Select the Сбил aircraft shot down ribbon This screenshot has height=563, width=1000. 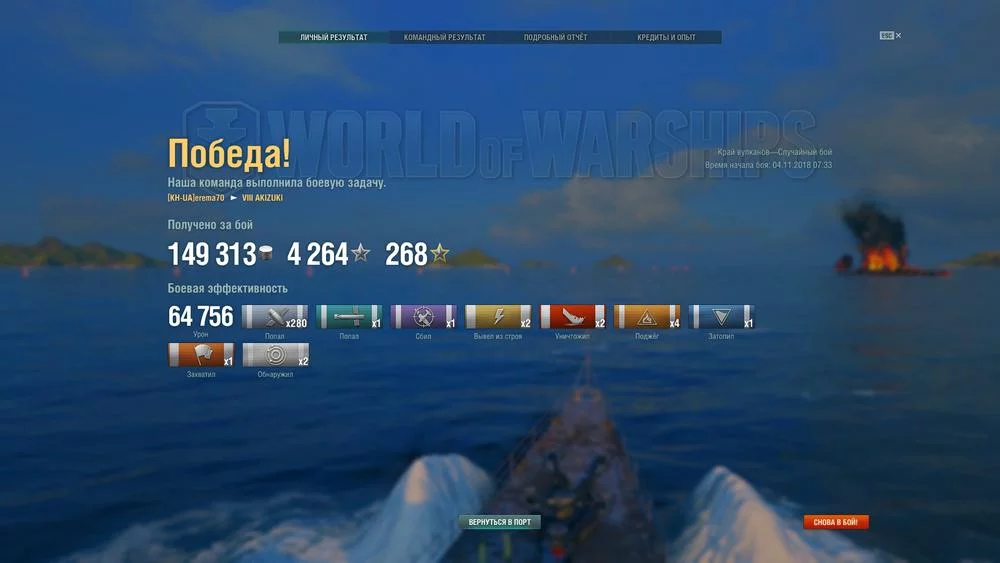(x=423, y=317)
